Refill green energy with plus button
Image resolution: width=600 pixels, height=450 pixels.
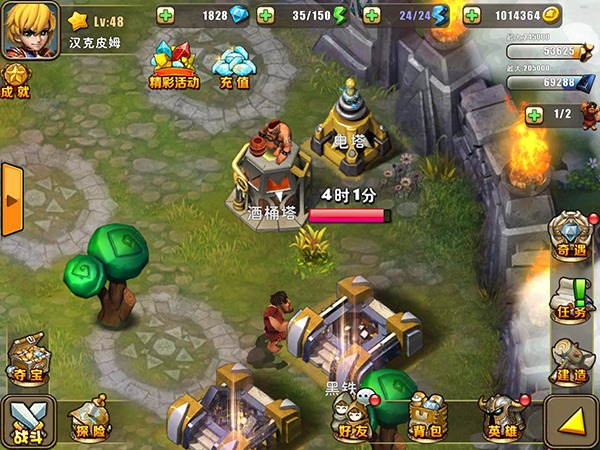[x=266, y=15]
